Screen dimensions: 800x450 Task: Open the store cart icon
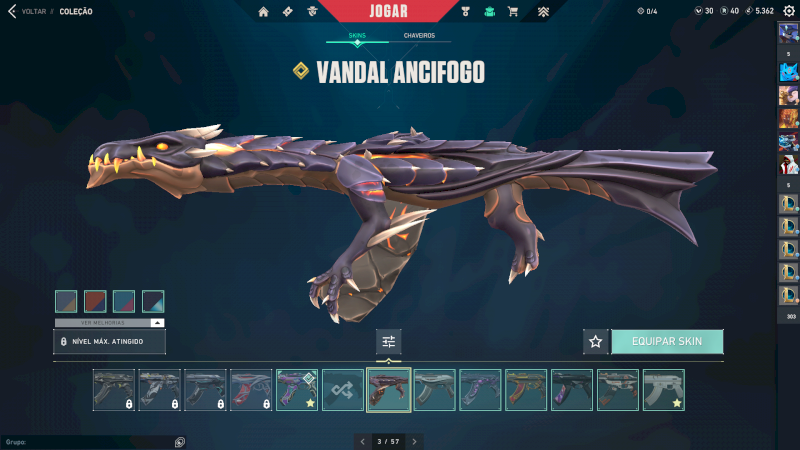pos(513,11)
